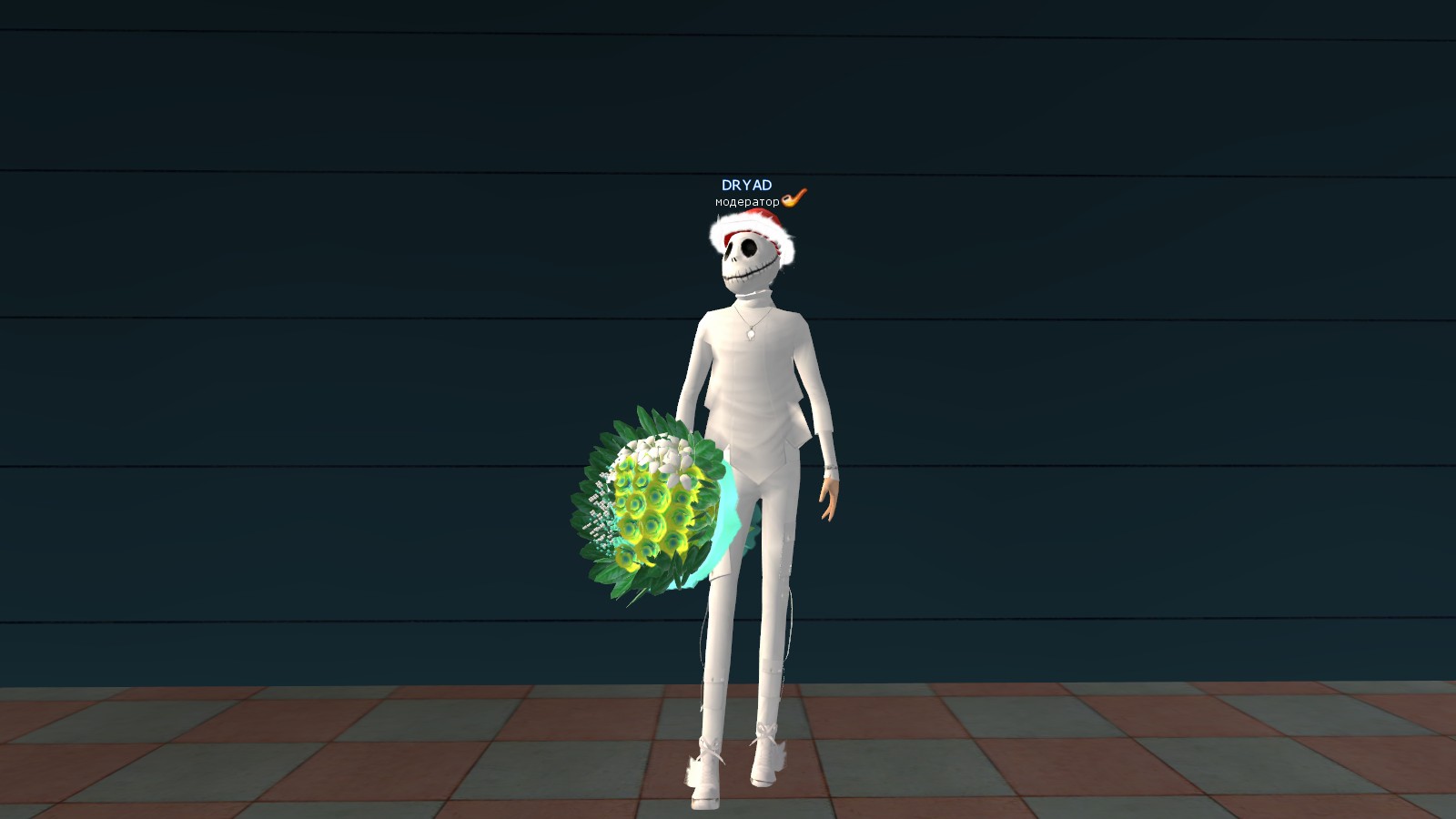Select the DRYAD player name tag
1456x819 pixels.
click(746, 186)
